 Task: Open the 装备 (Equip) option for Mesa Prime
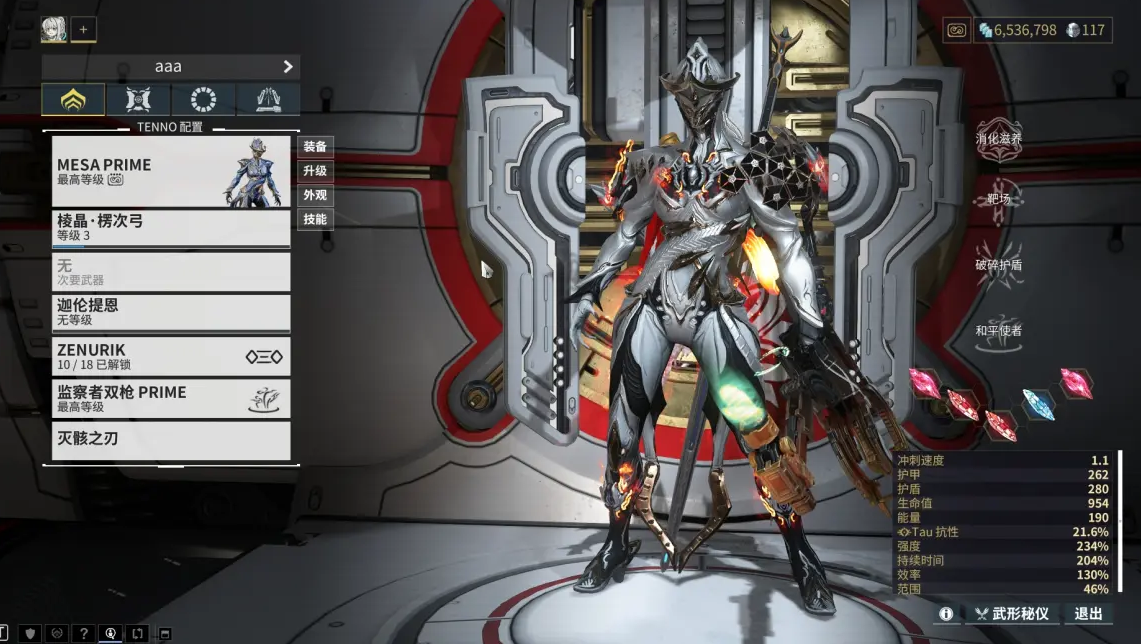point(315,147)
